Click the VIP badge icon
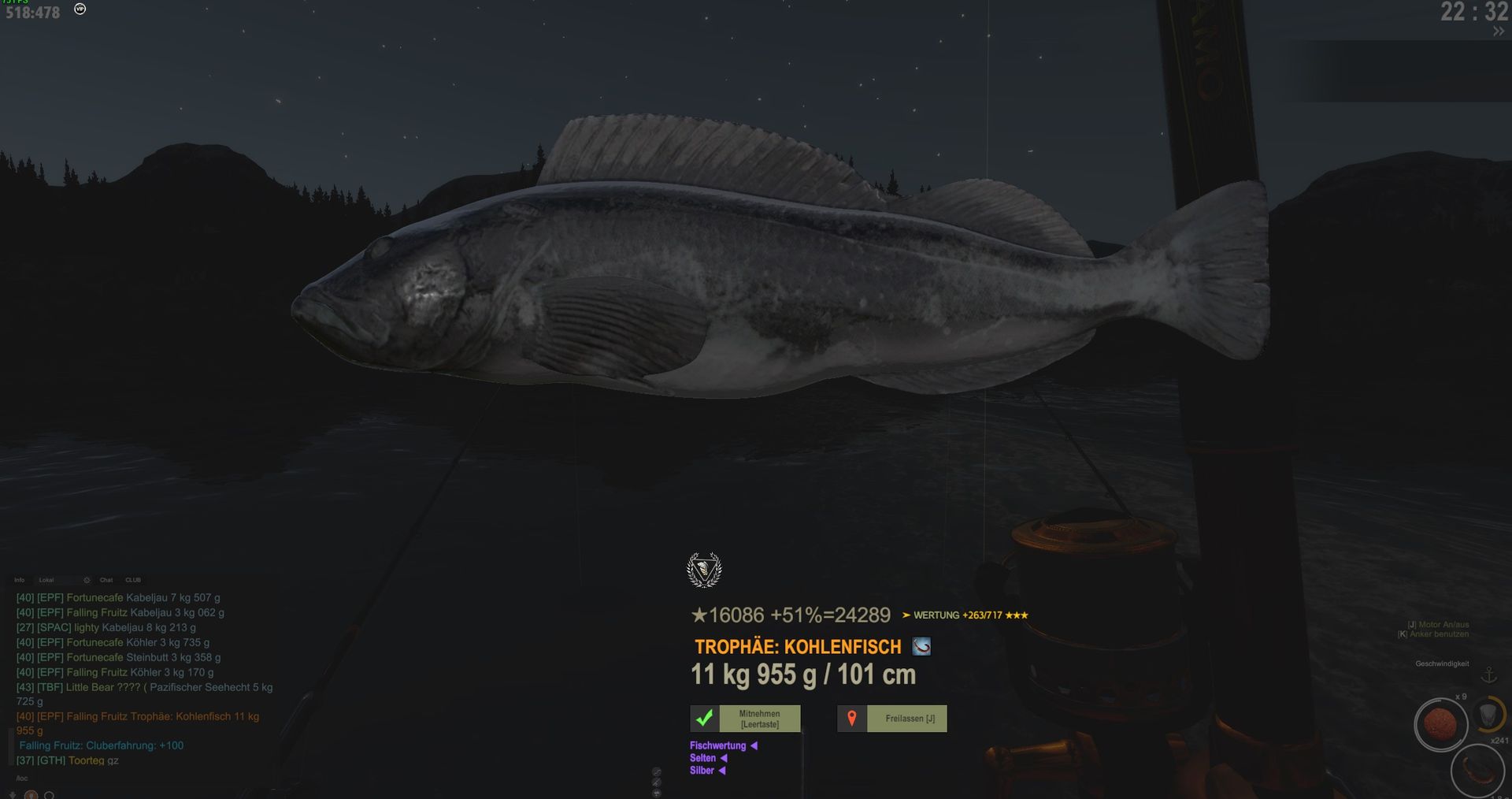1512x799 pixels. pos(80,9)
